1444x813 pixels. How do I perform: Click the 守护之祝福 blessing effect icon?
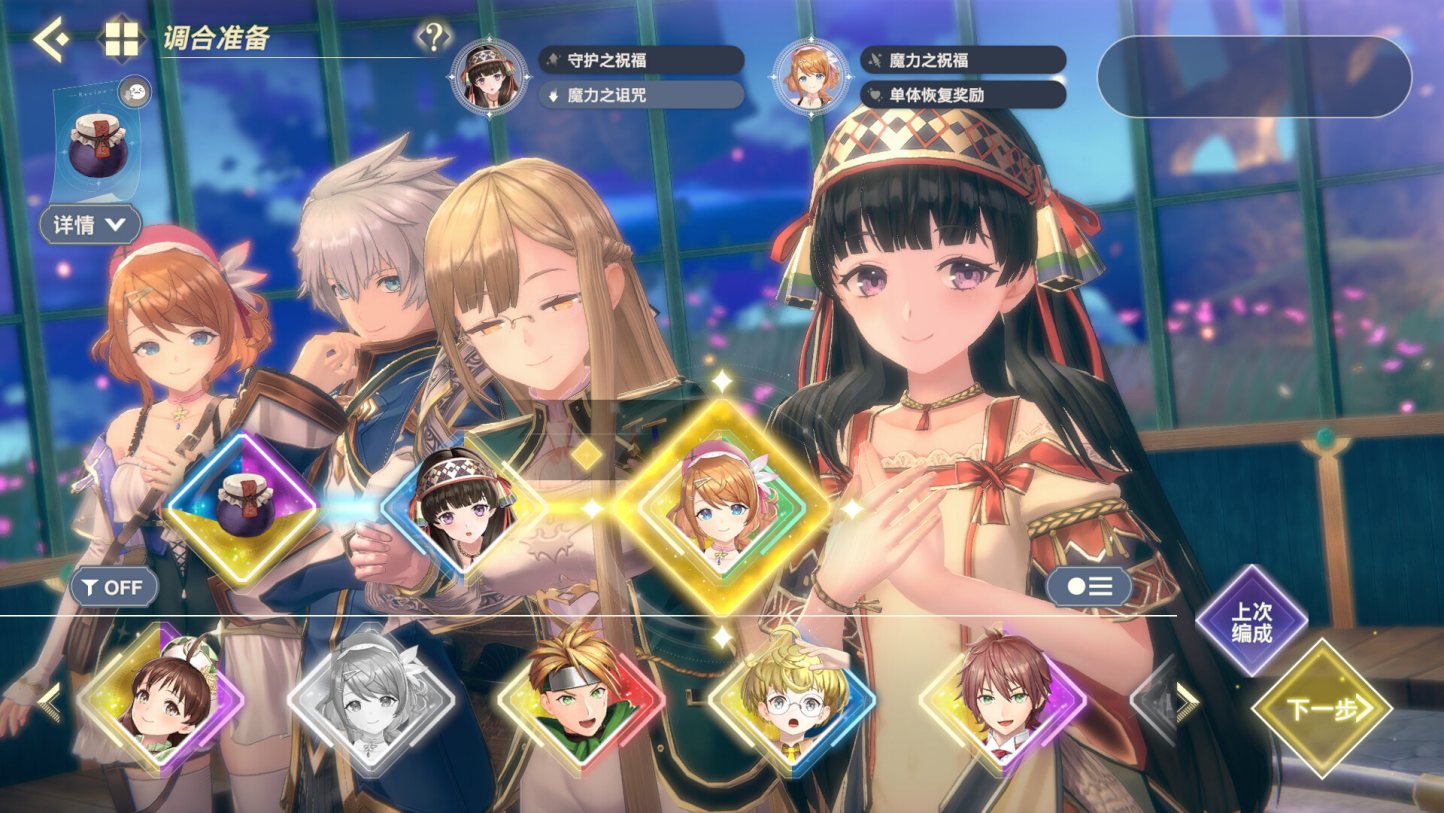tap(642, 60)
